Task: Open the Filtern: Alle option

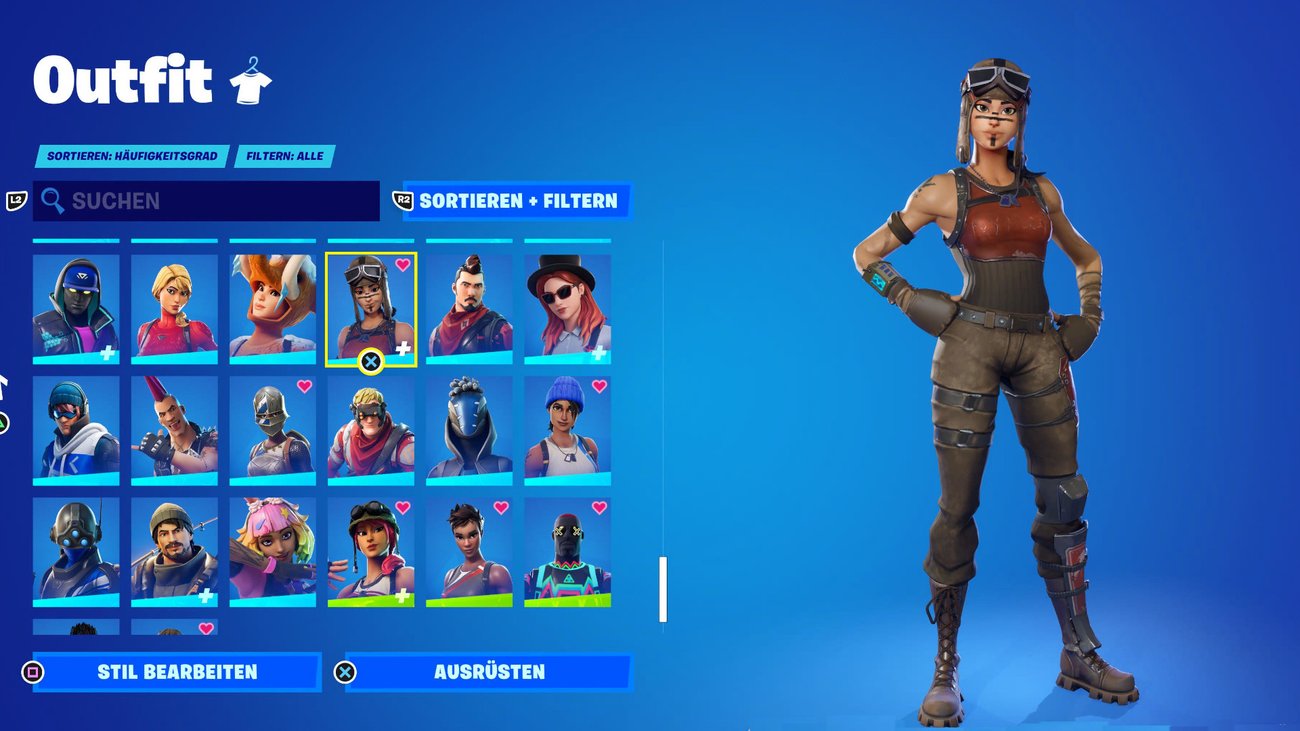Action: pyautogui.click(x=285, y=156)
